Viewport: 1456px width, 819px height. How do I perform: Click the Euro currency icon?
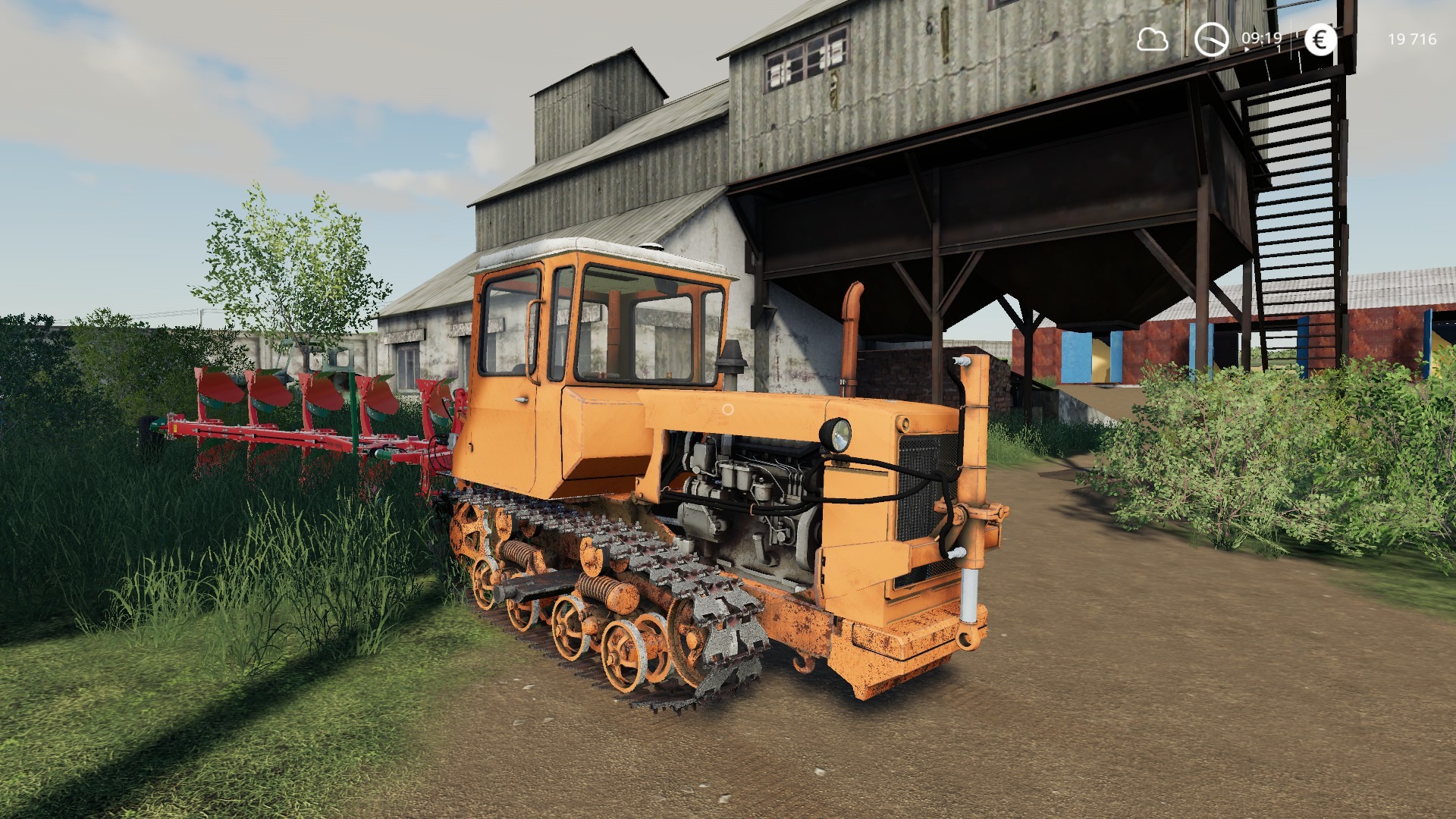(x=1321, y=40)
